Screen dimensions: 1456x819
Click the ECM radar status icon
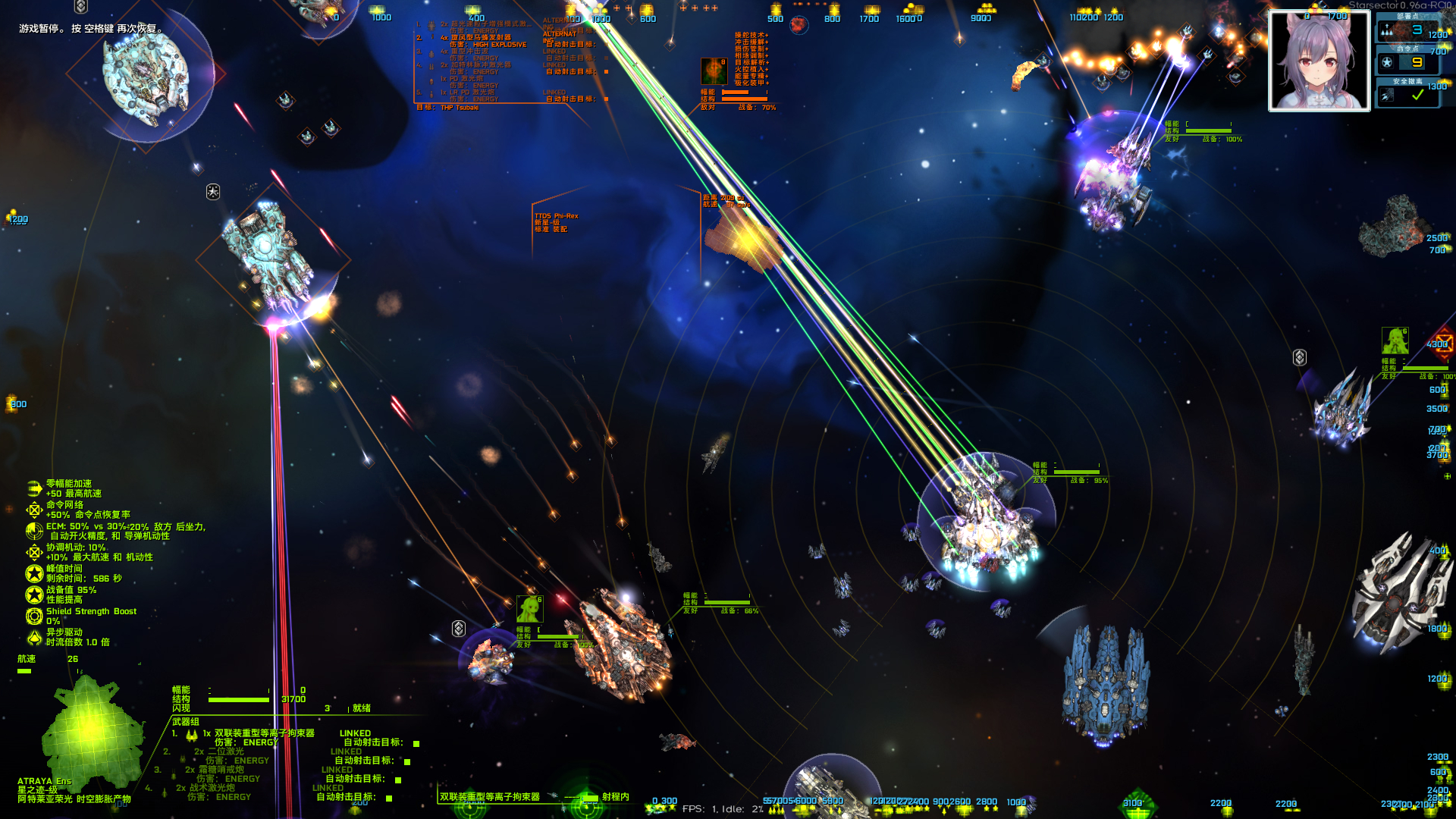[34, 531]
